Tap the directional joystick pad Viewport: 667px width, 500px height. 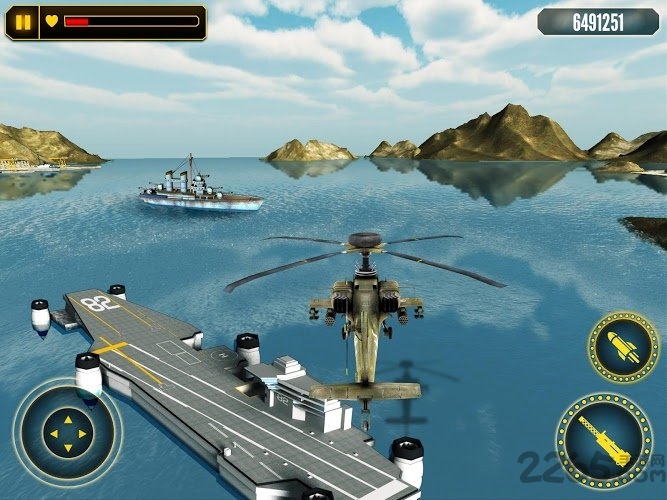[x=67, y=432]
